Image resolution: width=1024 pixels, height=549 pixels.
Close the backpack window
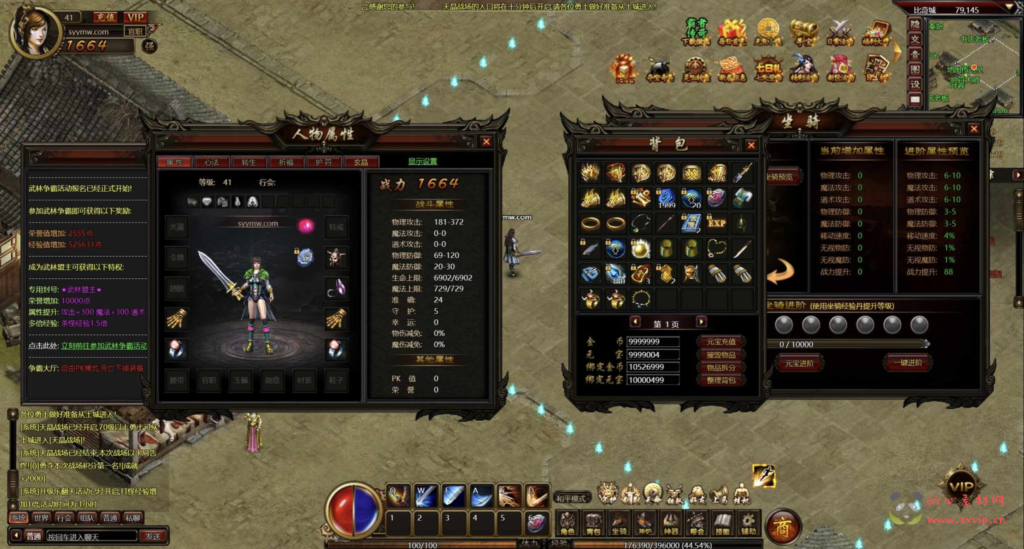tap(751, 145)
